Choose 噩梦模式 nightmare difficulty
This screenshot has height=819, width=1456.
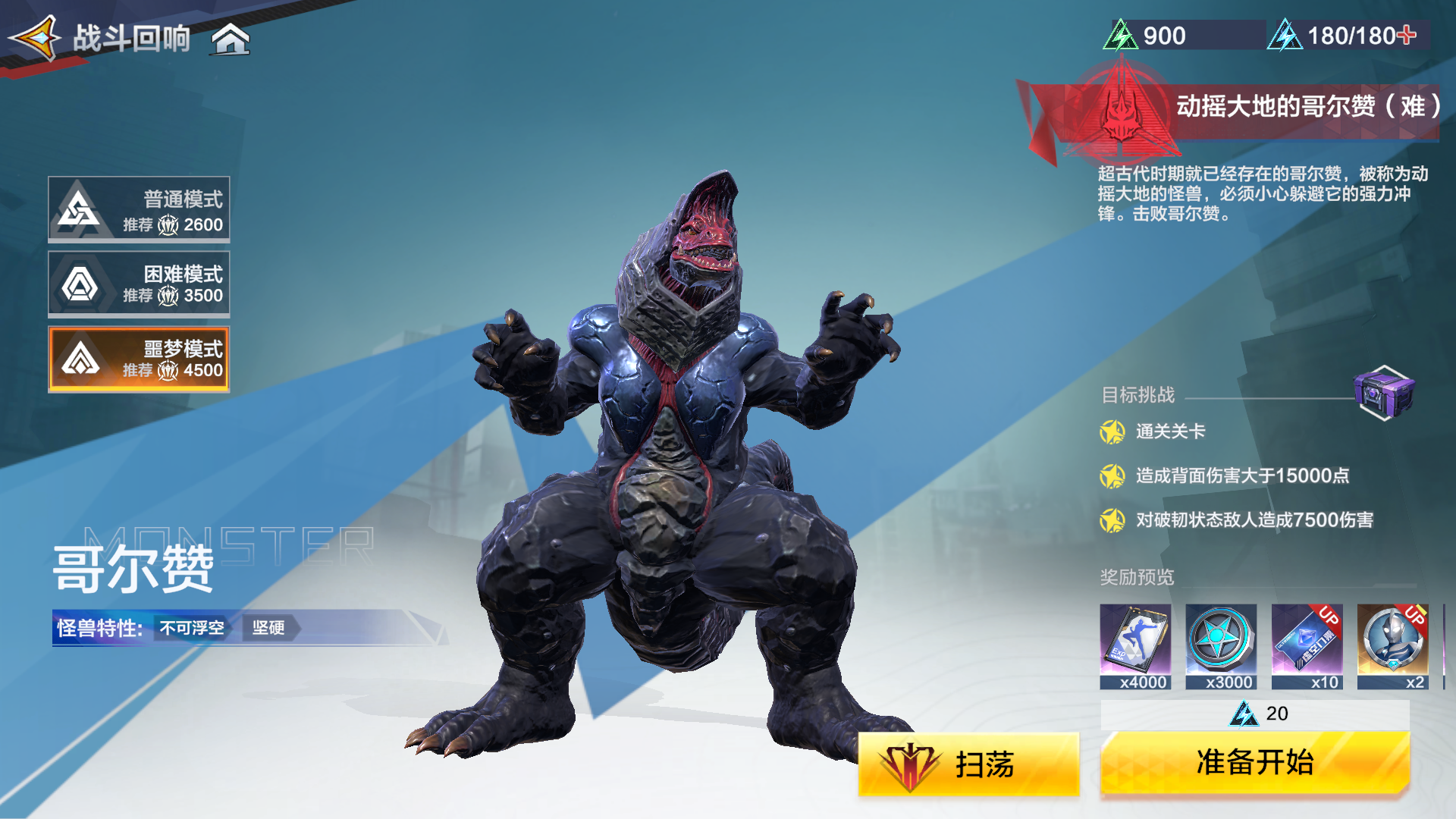coord(140,359)
